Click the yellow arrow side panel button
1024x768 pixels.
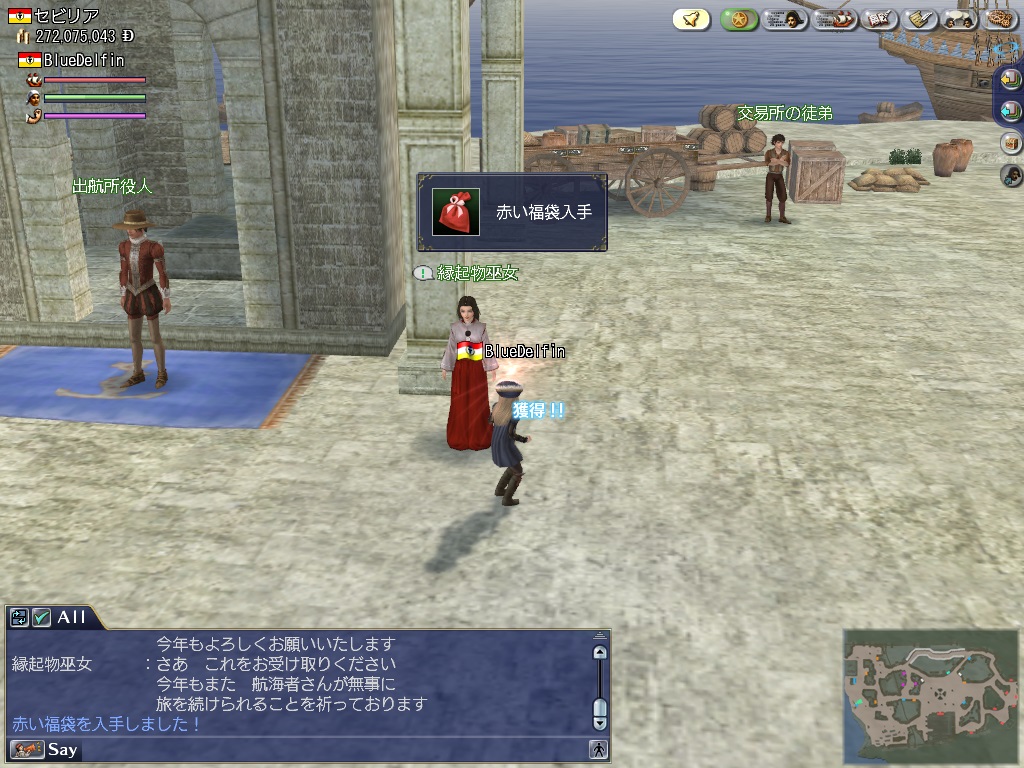pyautogui.click(x=1011, y=80)
